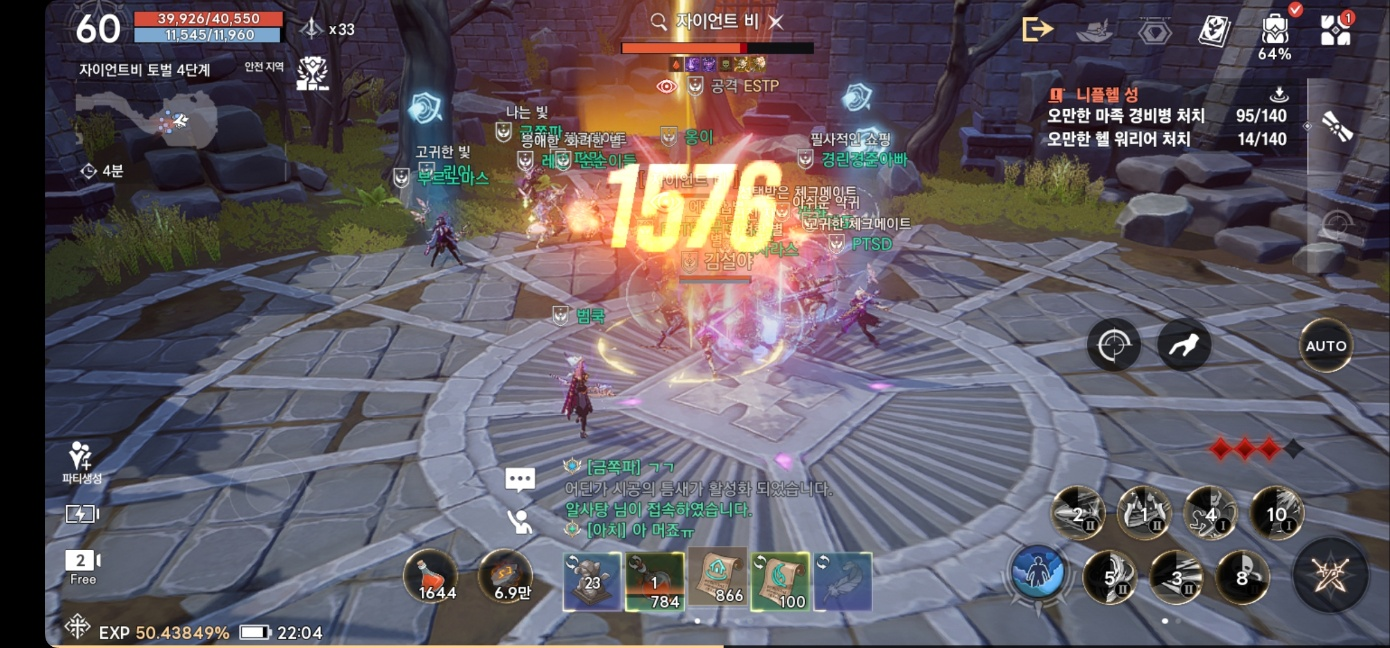
Task: Open the diamond shop icon
Action: (x=1155, y=31)
